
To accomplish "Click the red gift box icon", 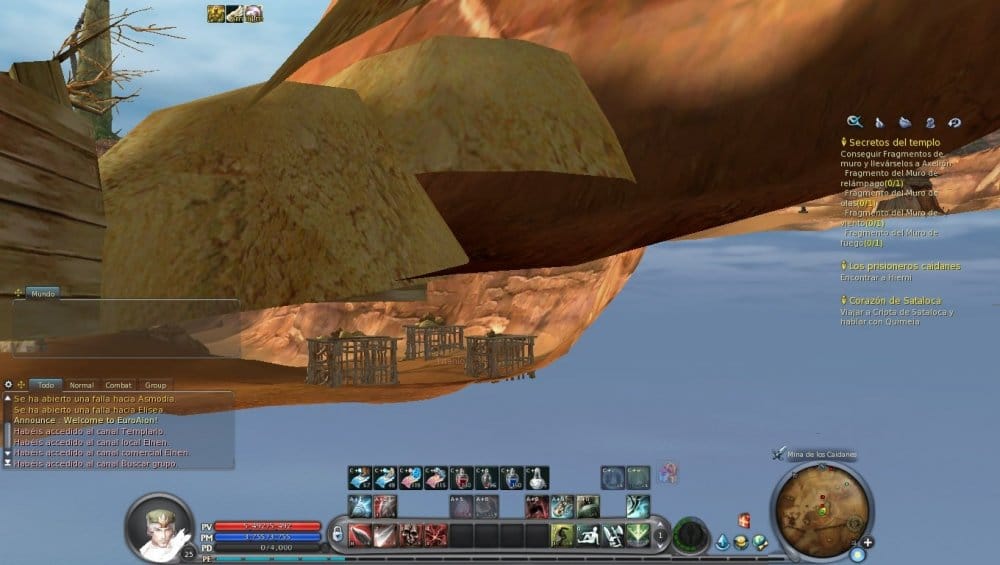I will point(744,520).
